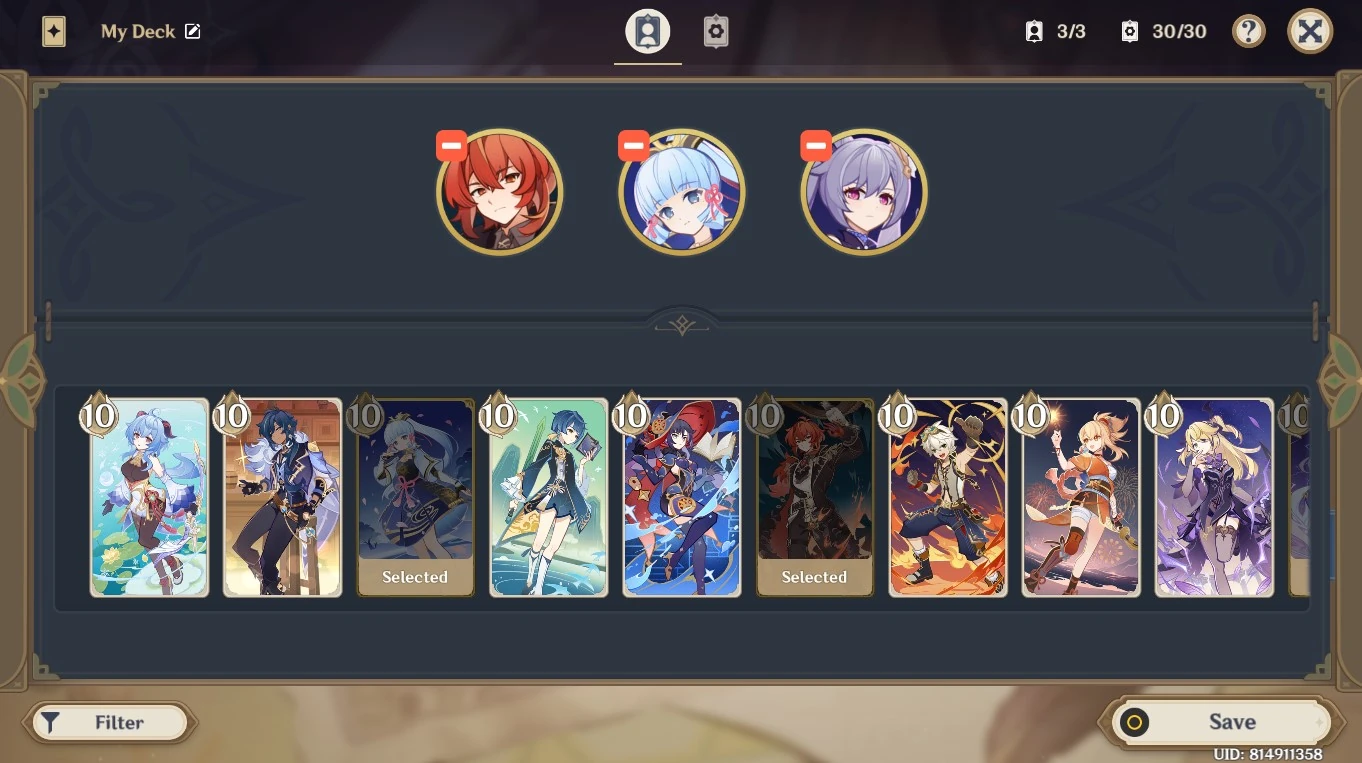Screen dimensions: 1362x763
Task: Open the Filter options
Action: coord(110,722)
